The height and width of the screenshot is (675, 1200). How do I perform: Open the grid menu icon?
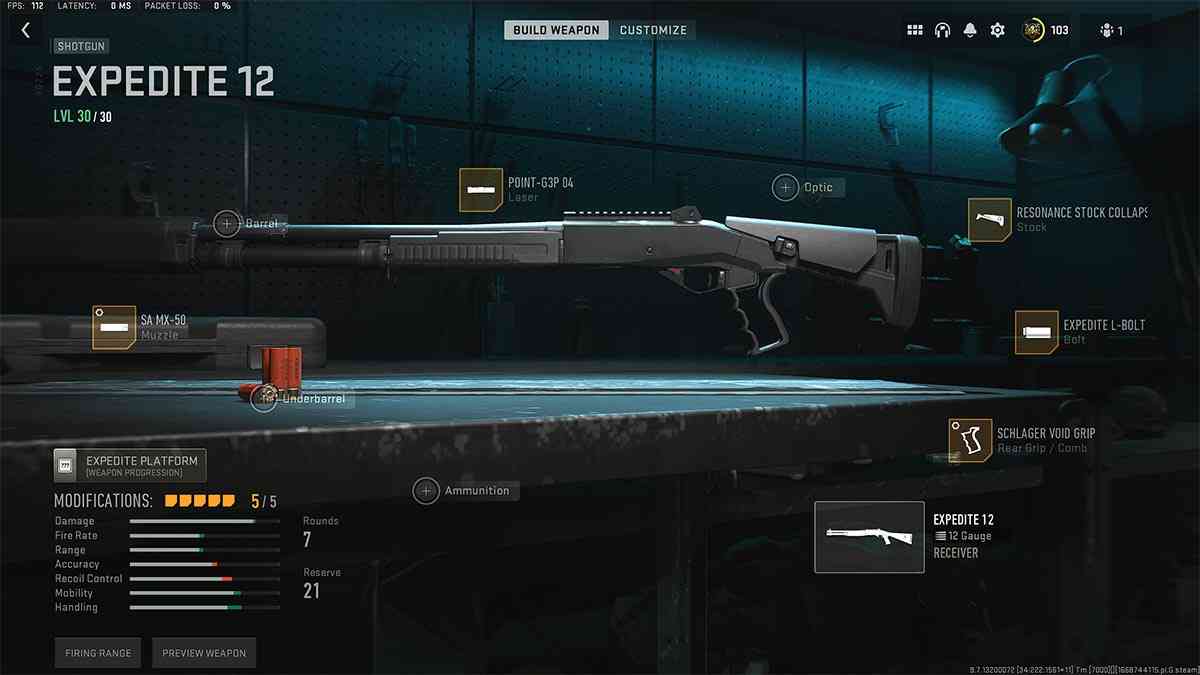pos(915,30)
